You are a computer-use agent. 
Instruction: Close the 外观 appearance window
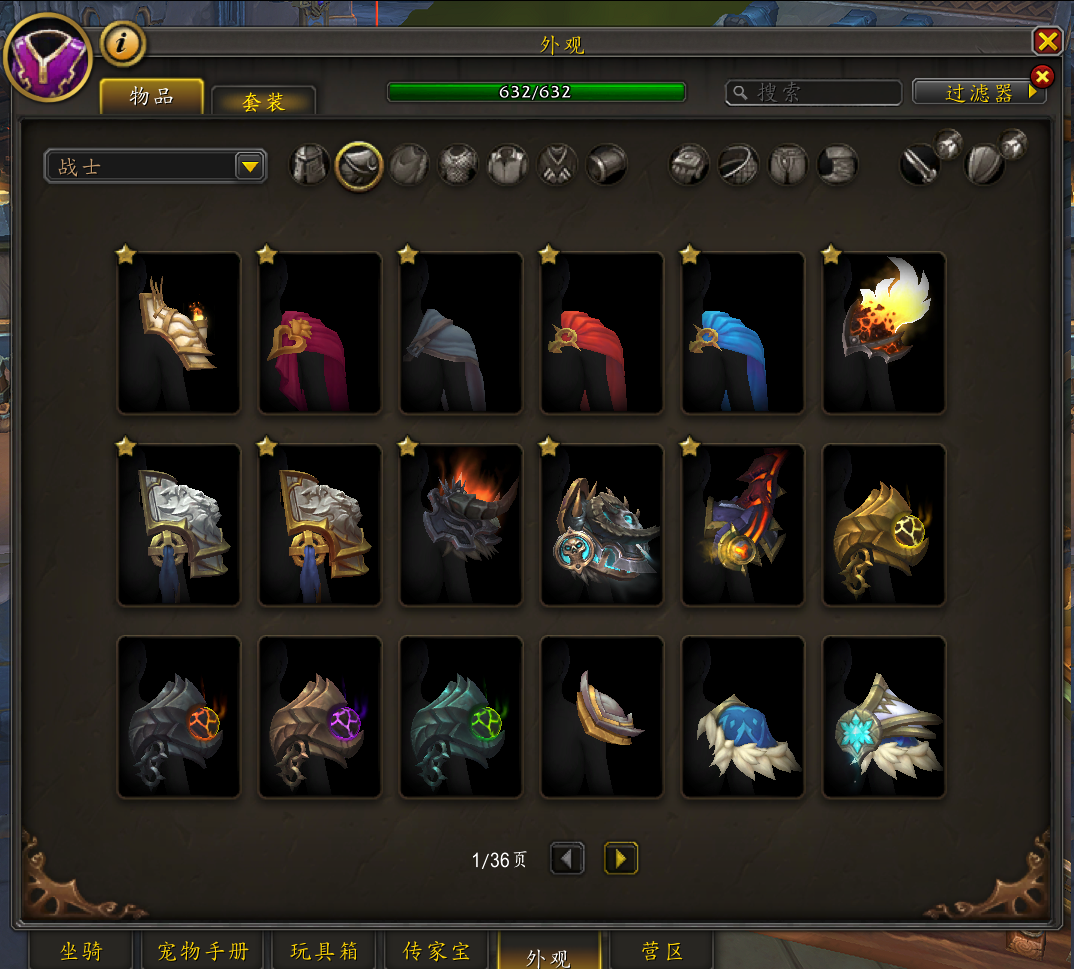(x=1047, y=41)
